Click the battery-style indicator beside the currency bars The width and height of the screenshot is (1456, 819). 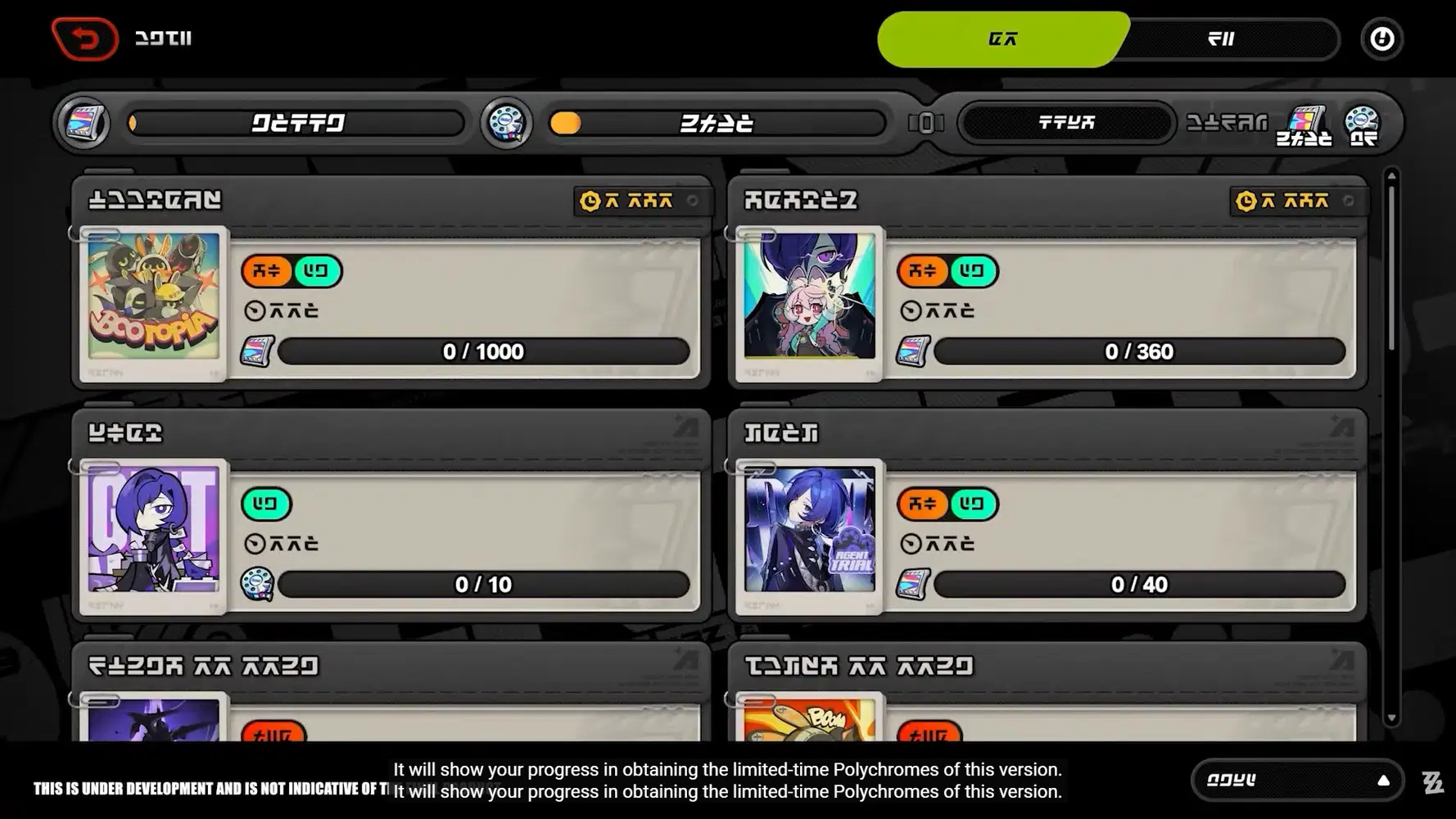point(928,122)
